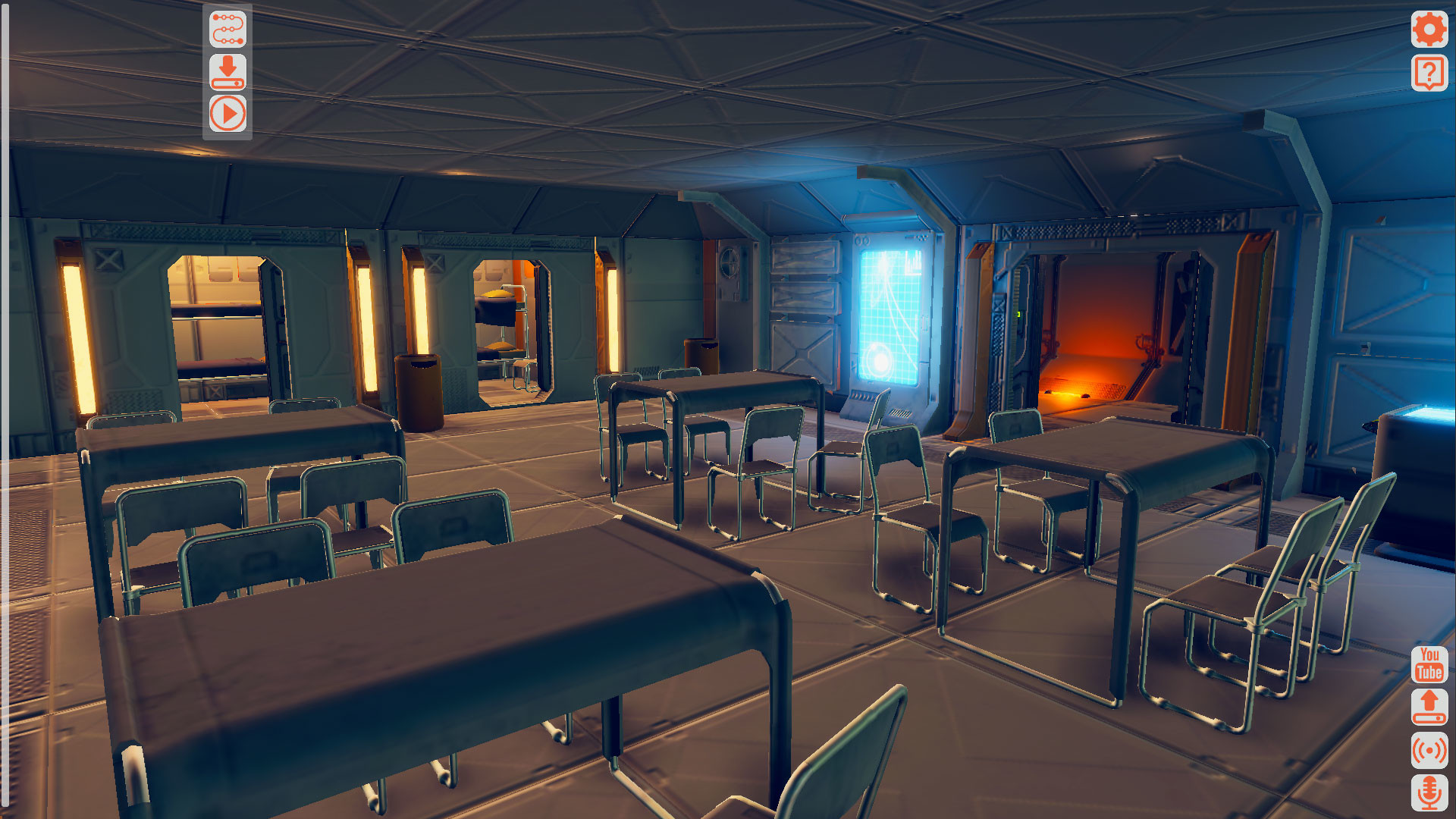Click the glowing blue map display on the door

point(891,318)
